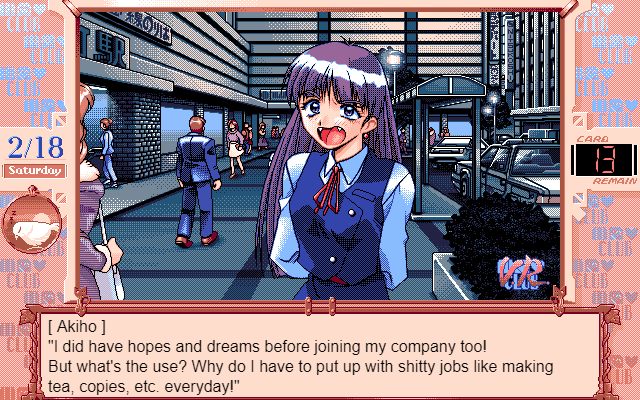Click the sleeping bird ornament icon

pyautogui.click(x=30, y=225)
